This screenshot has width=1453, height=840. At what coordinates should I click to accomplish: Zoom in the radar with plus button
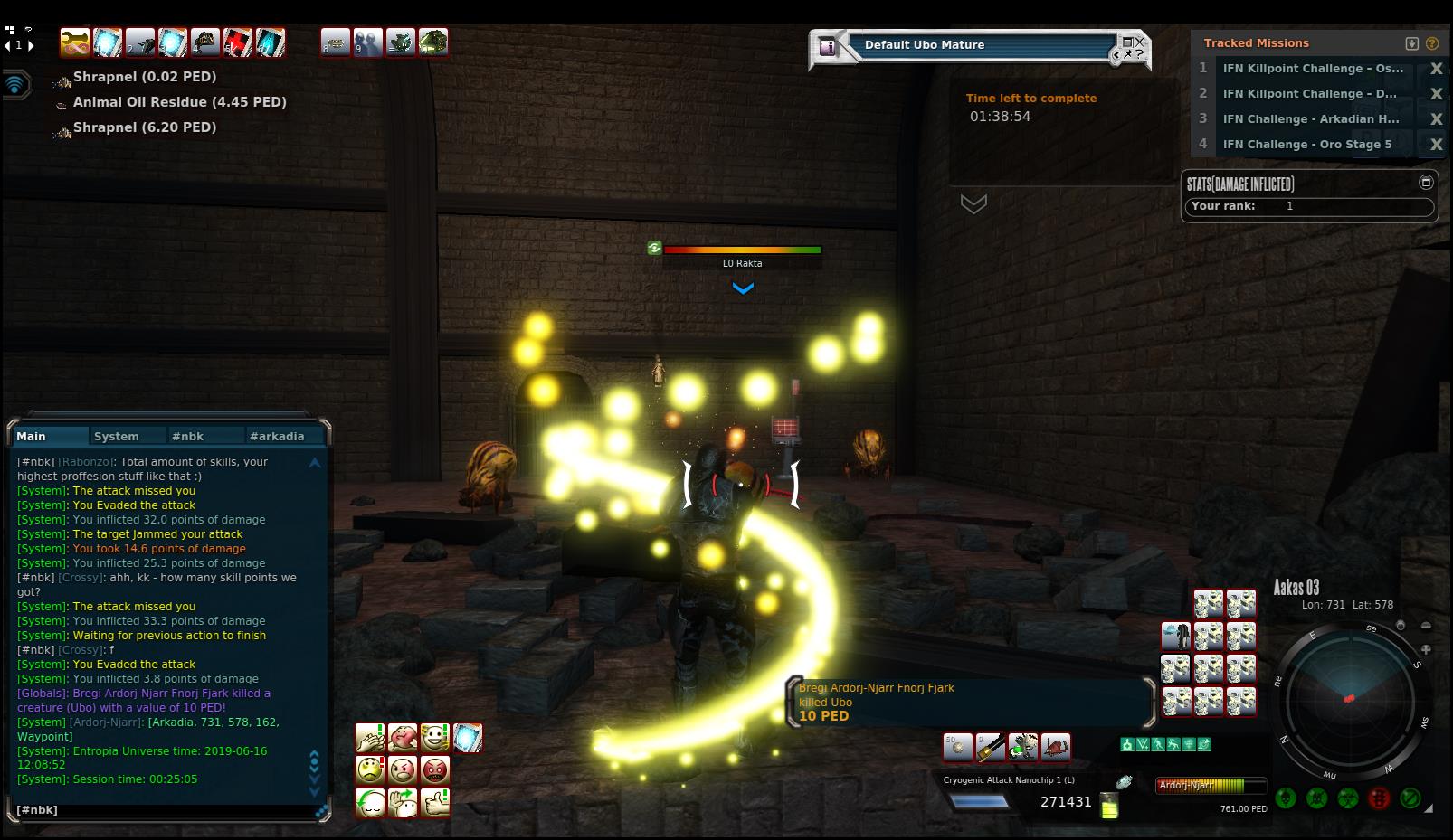pos(1427,649)
